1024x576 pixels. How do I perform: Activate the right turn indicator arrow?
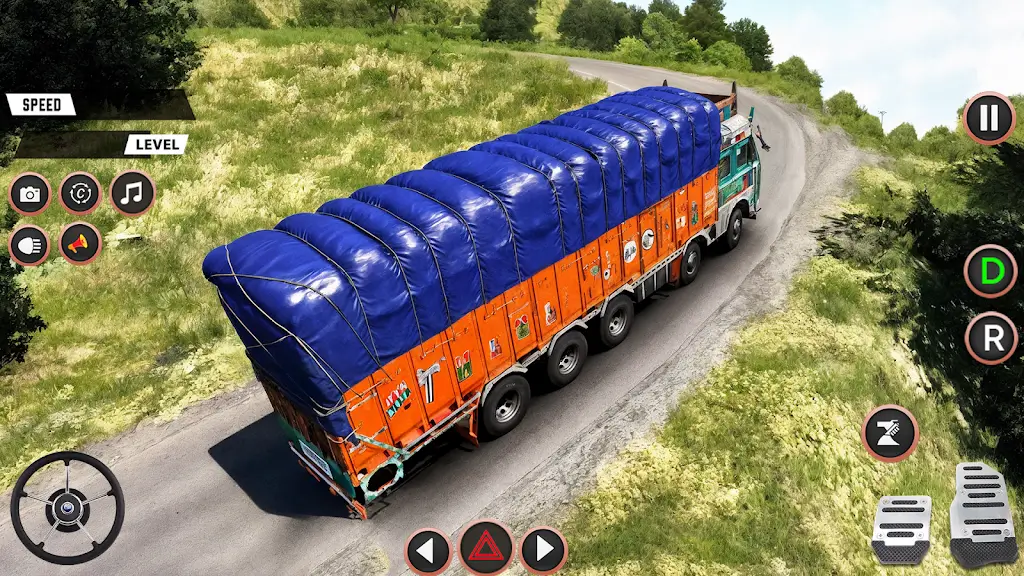point(543,550)
